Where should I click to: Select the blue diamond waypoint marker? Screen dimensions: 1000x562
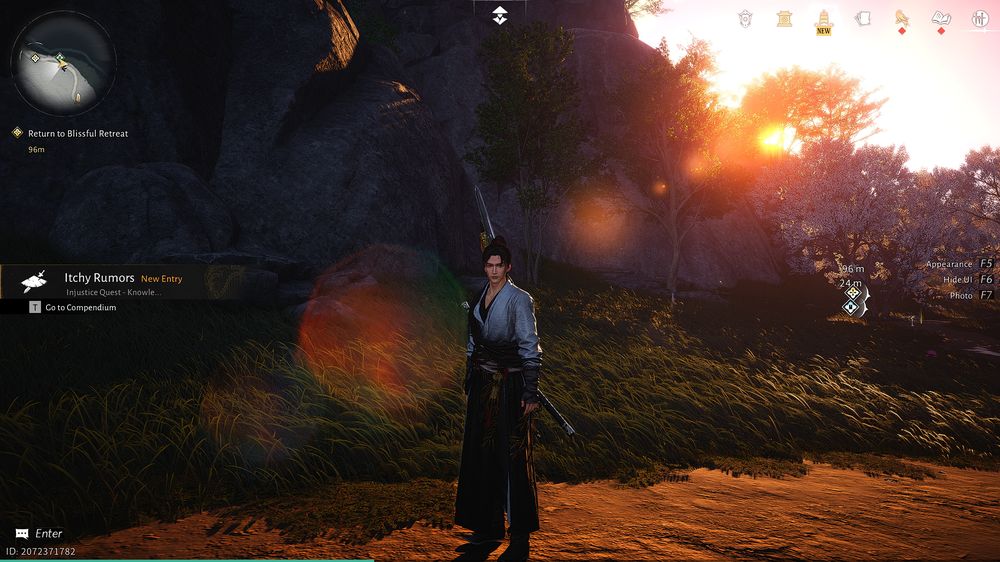click(851, 307)
